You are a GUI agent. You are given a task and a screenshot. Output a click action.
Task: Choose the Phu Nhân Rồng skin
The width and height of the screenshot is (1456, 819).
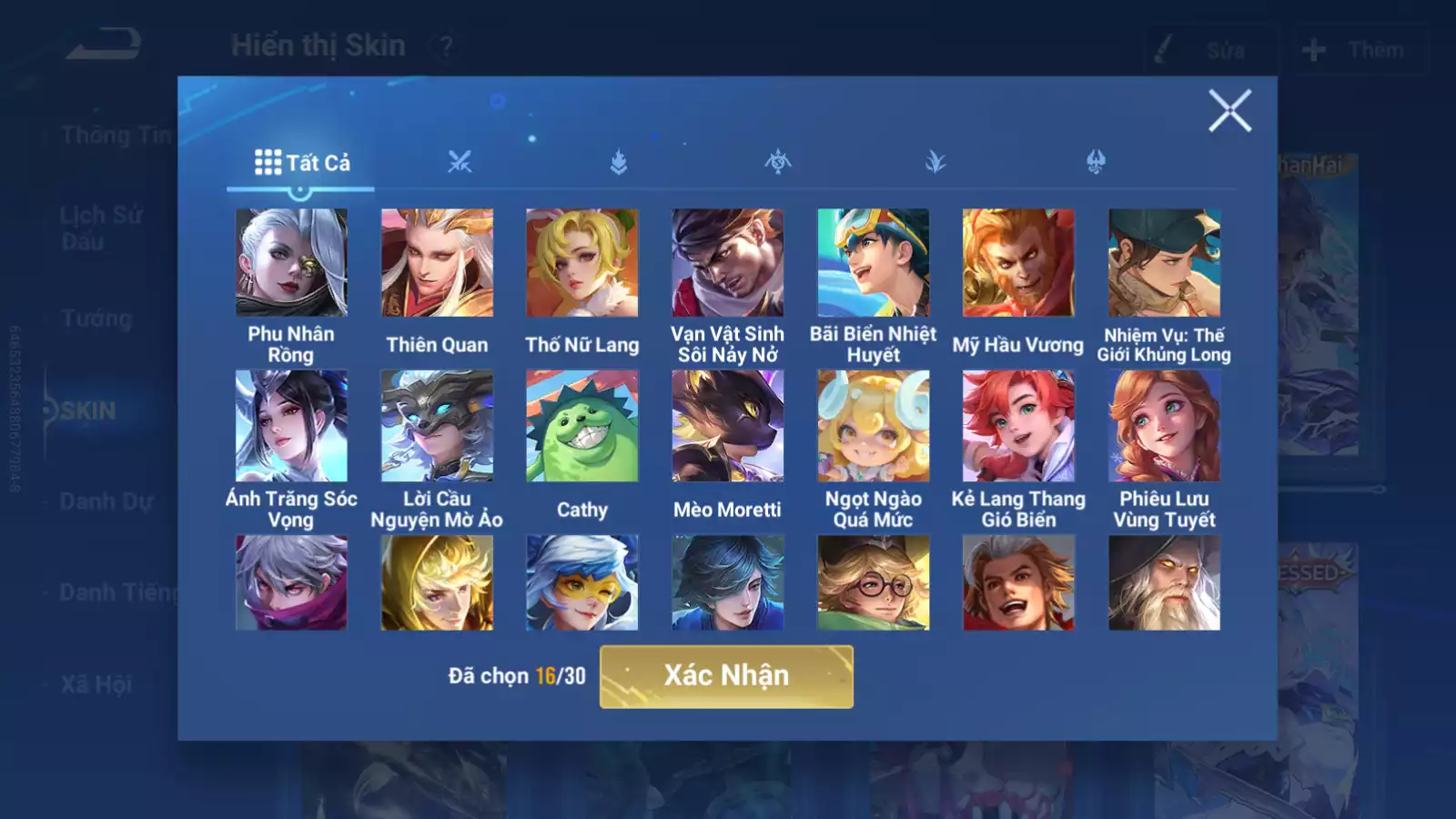(291, 263)
